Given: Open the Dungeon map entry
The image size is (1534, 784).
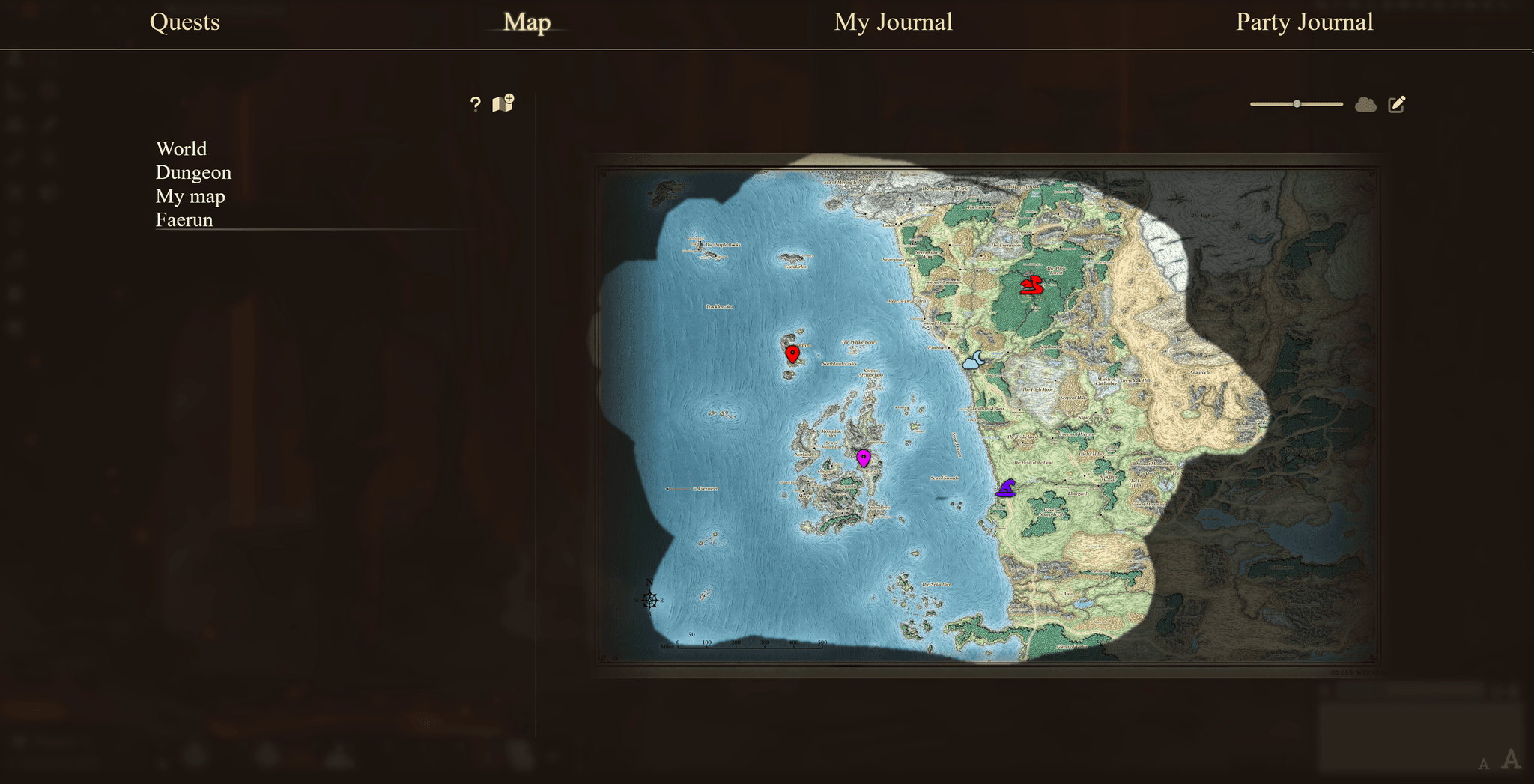Looking at the screenshot, I should click(x=193, y=172).
